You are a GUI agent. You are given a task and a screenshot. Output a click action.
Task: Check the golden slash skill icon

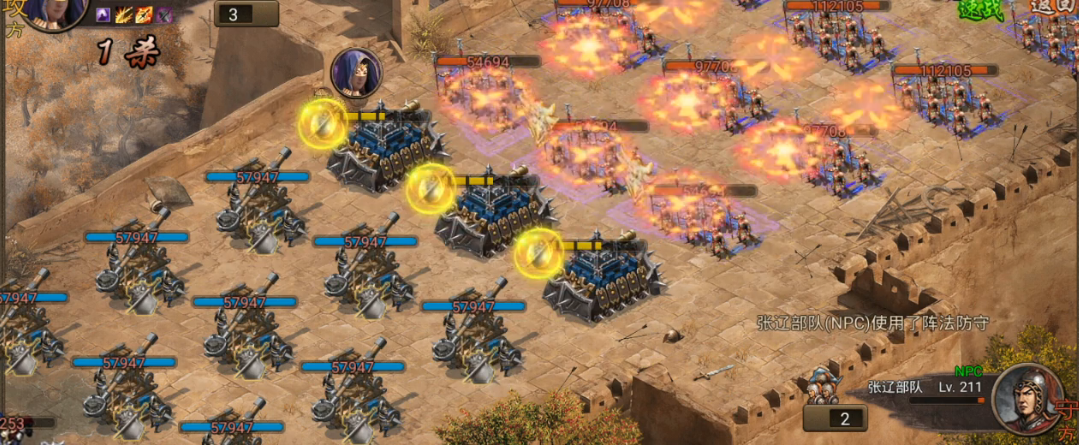(x=125, y=15)
